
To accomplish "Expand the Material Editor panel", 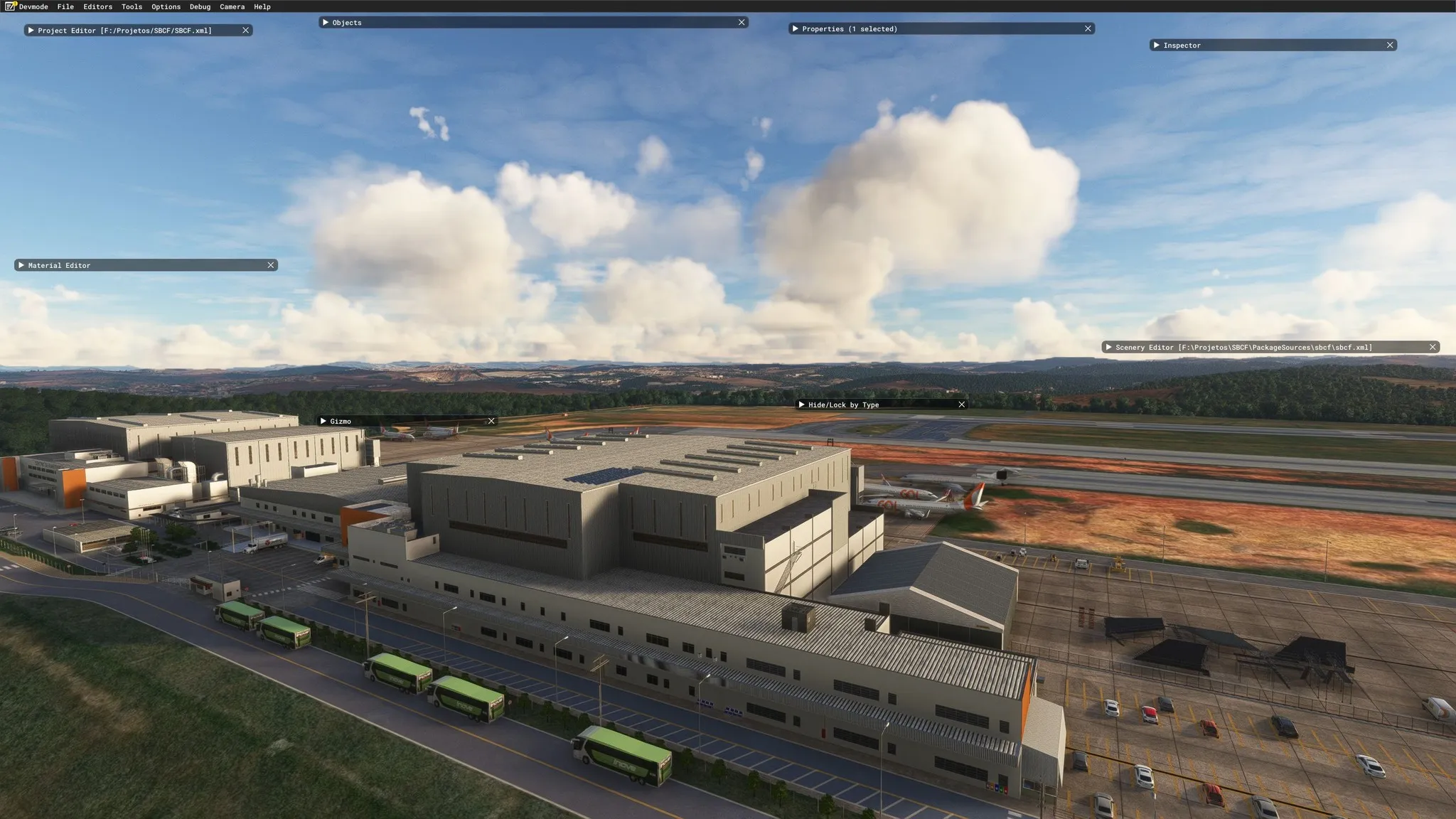I will click(21, 265).
